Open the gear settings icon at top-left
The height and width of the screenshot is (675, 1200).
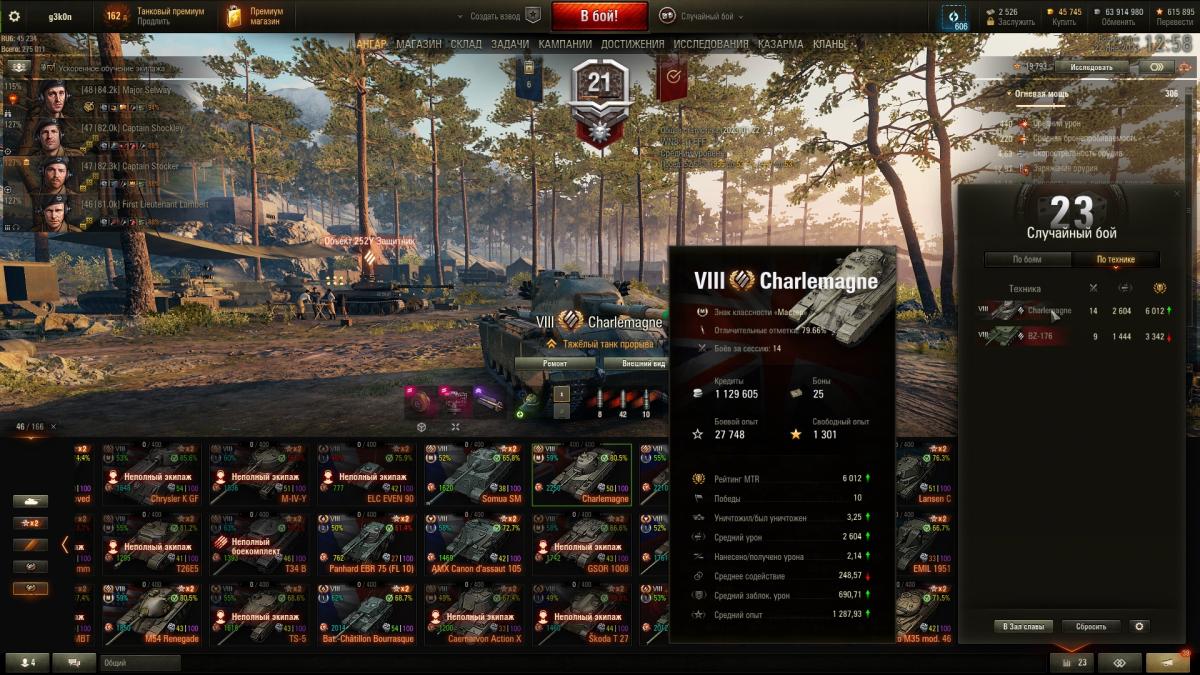(14, 16)
